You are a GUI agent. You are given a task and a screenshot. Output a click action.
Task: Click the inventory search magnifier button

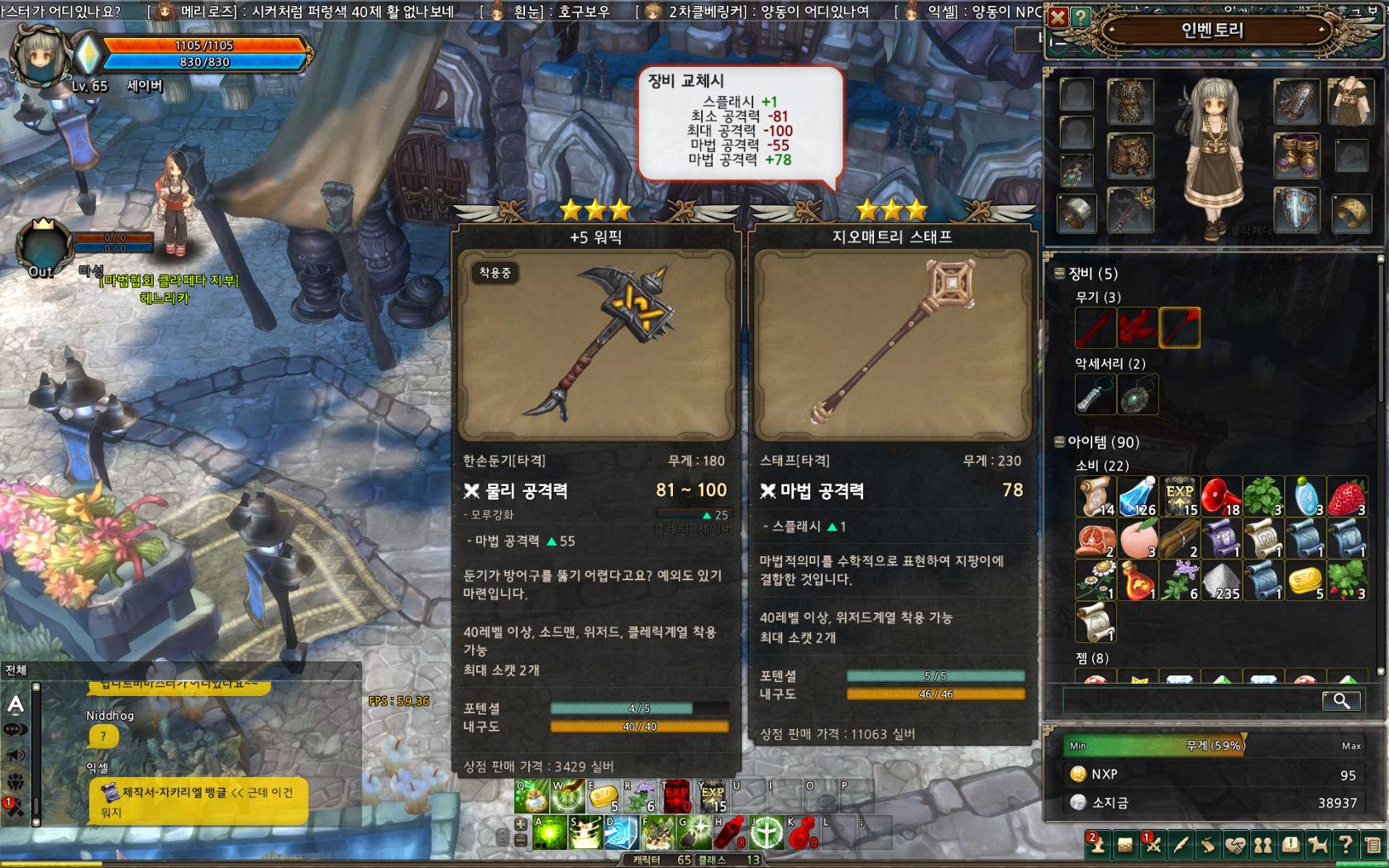(x=1341, y=701)
